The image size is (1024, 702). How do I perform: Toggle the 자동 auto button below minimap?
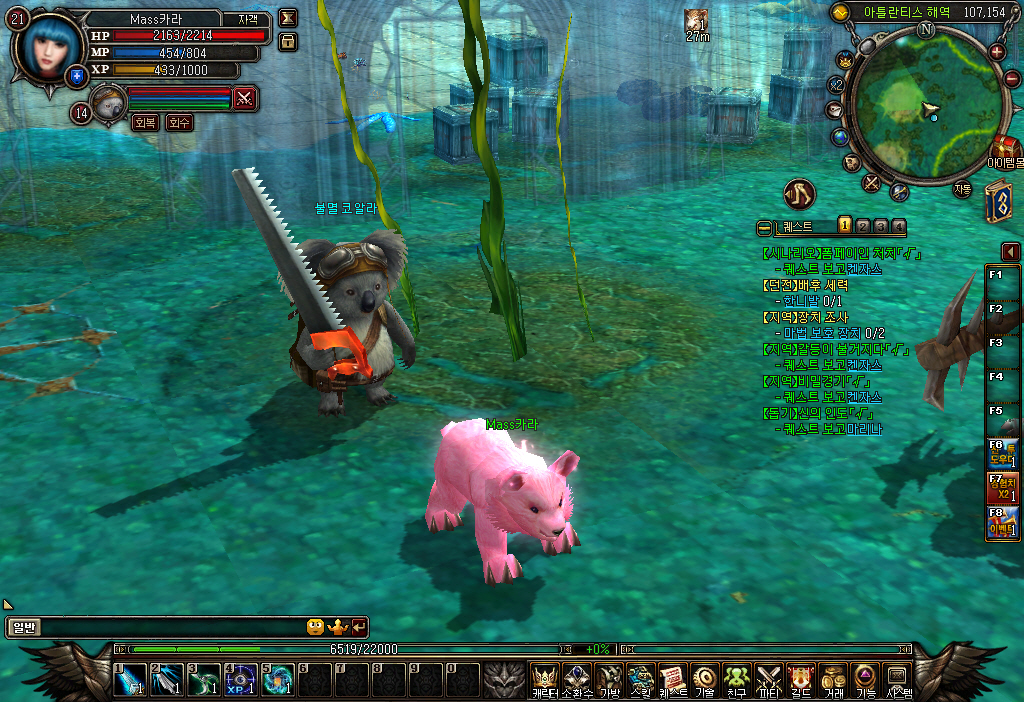pos(962,188)
